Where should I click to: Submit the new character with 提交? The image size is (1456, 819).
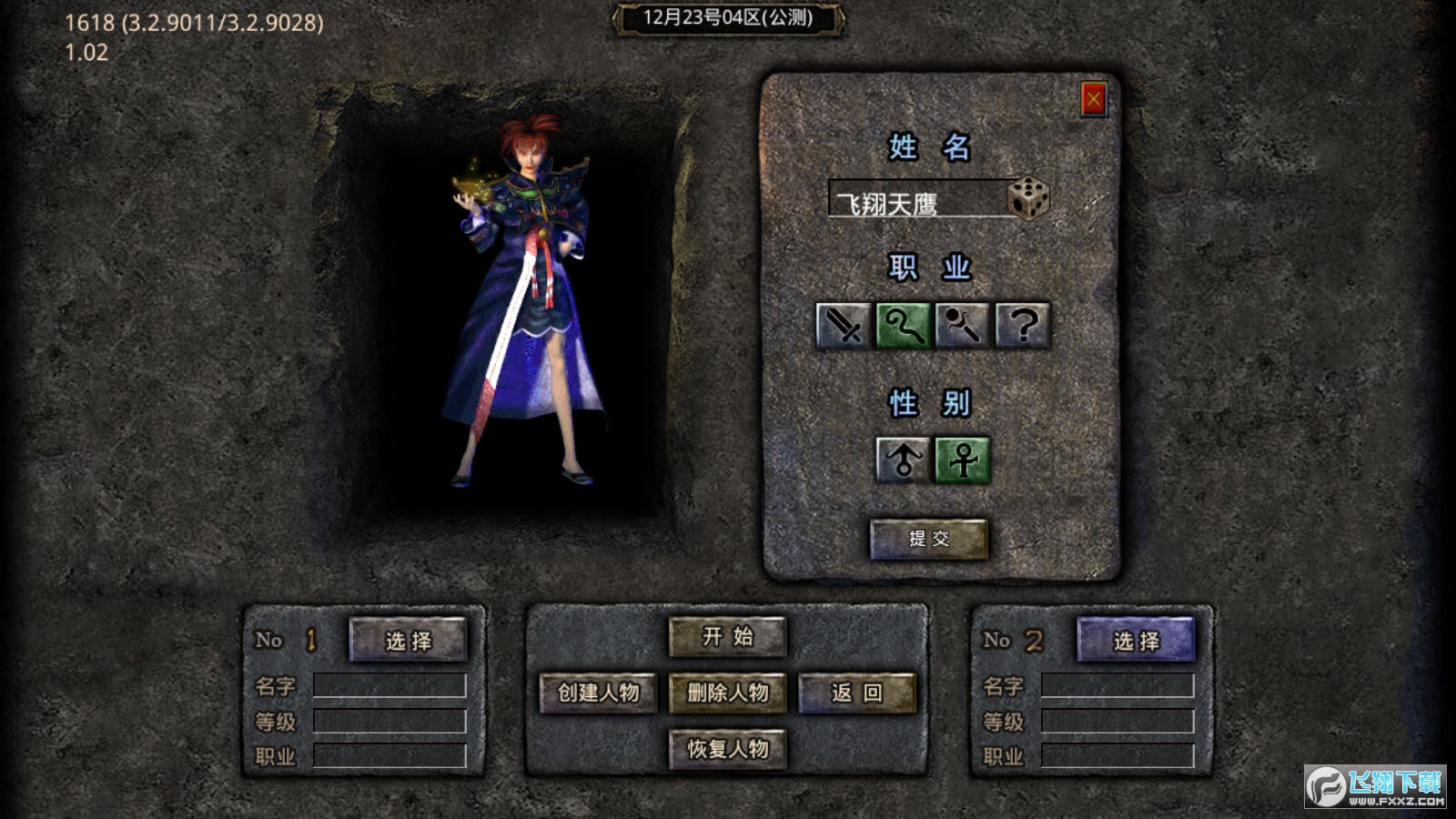928,539
